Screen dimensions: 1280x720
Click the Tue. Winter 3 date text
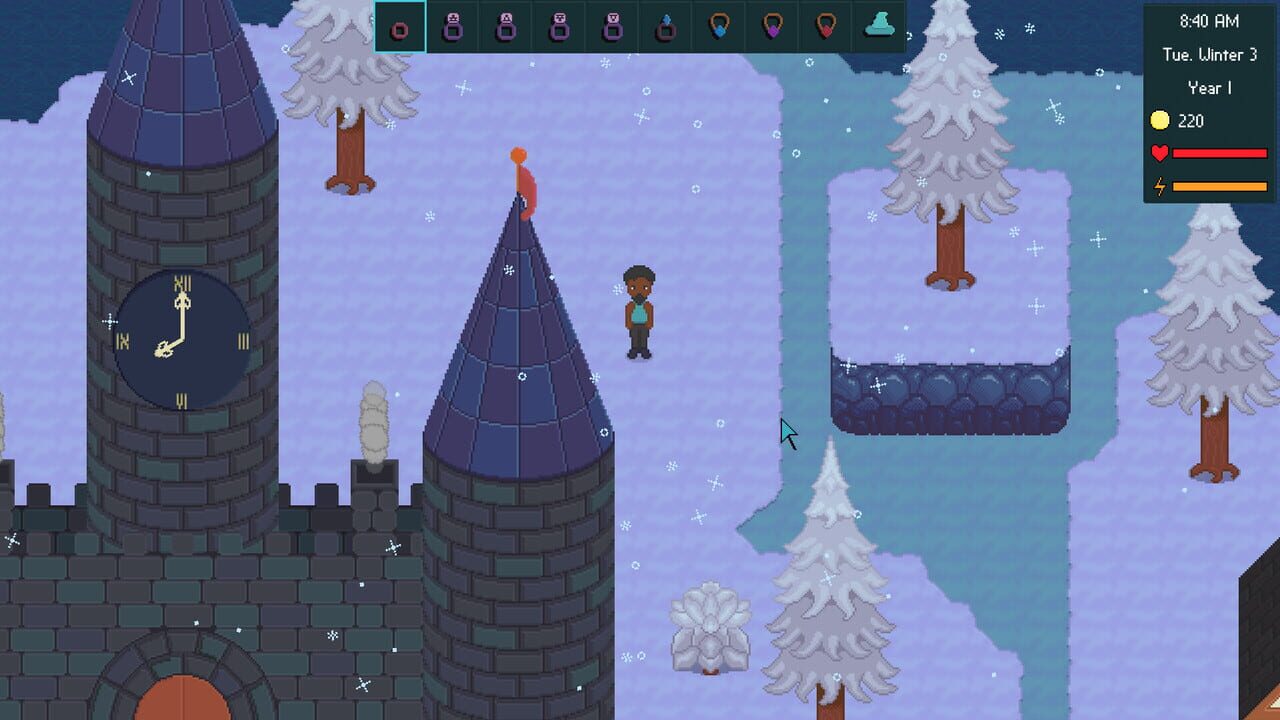1210,54
